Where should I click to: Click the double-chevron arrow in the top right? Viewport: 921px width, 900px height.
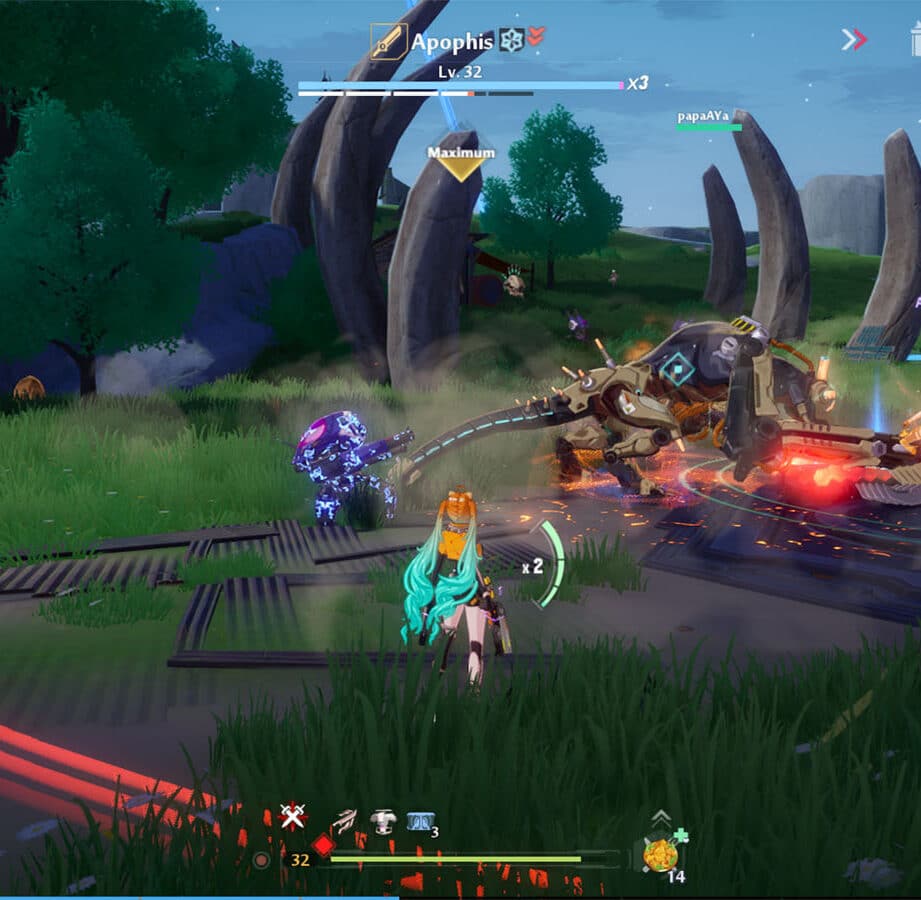[854, 40]
